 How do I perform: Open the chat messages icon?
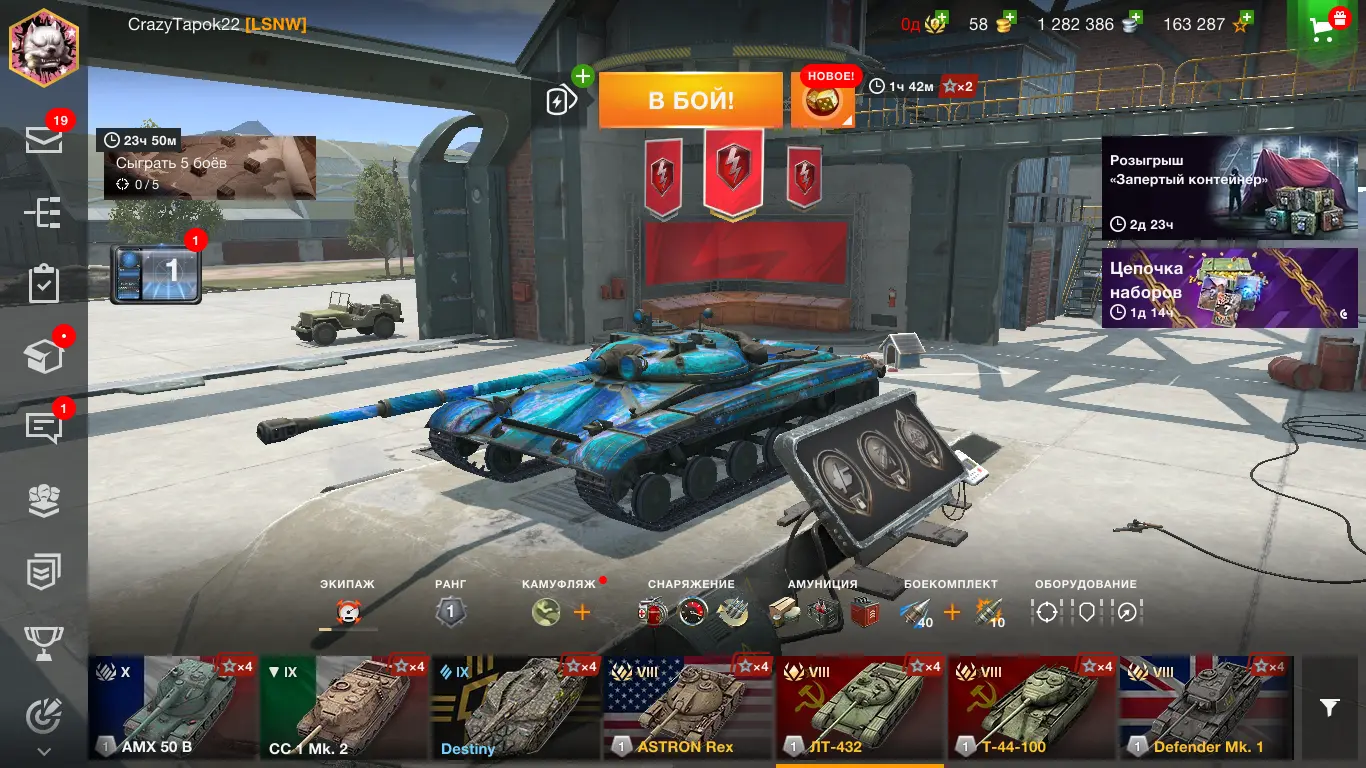(x=44, y=427)
